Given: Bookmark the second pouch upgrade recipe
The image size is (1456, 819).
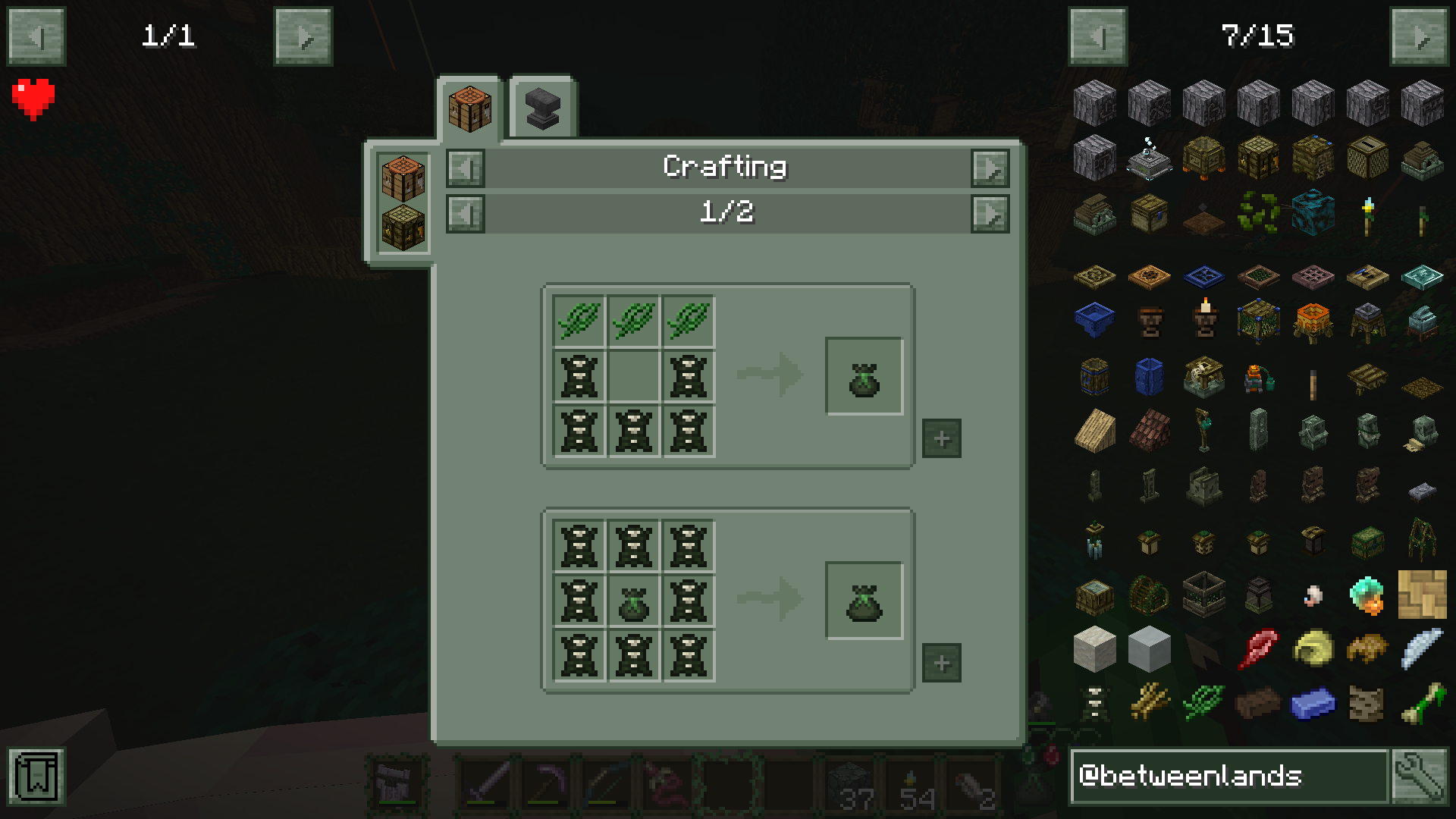Looking at the screenshot, I should pos(941,662).
